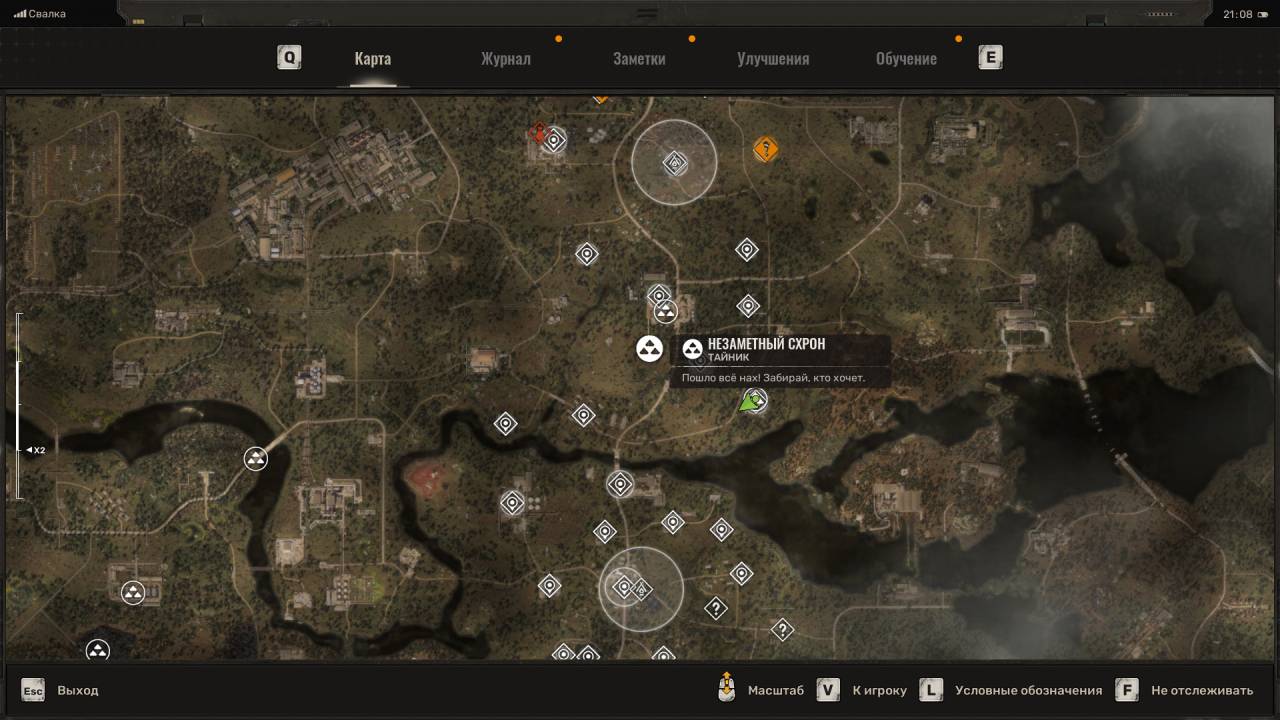The height and width of the screenshot is (720, 1280).
Task: Open the Журнал tab
Action: click(x=505, y=58)
